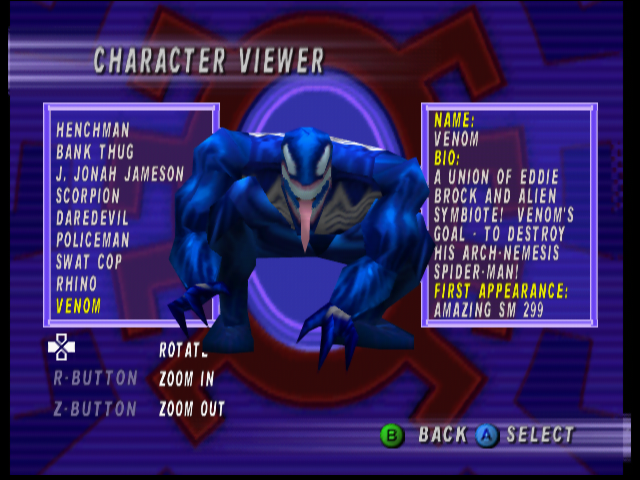This screenshot has width=640, height=480.
Task: Select Scorpion in the character viewer
Action: [x=88, y=196]
